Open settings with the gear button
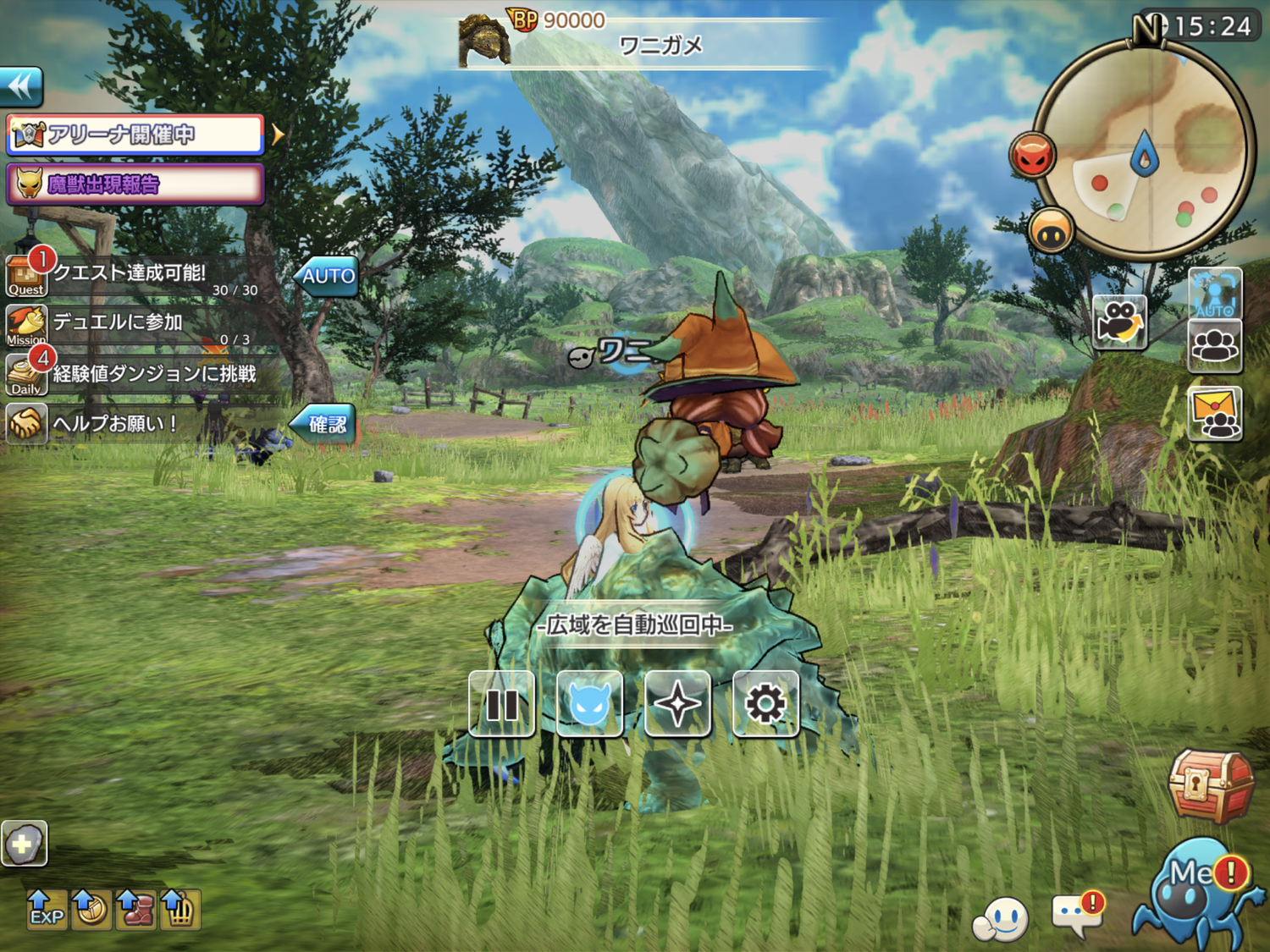 [765, 704]
